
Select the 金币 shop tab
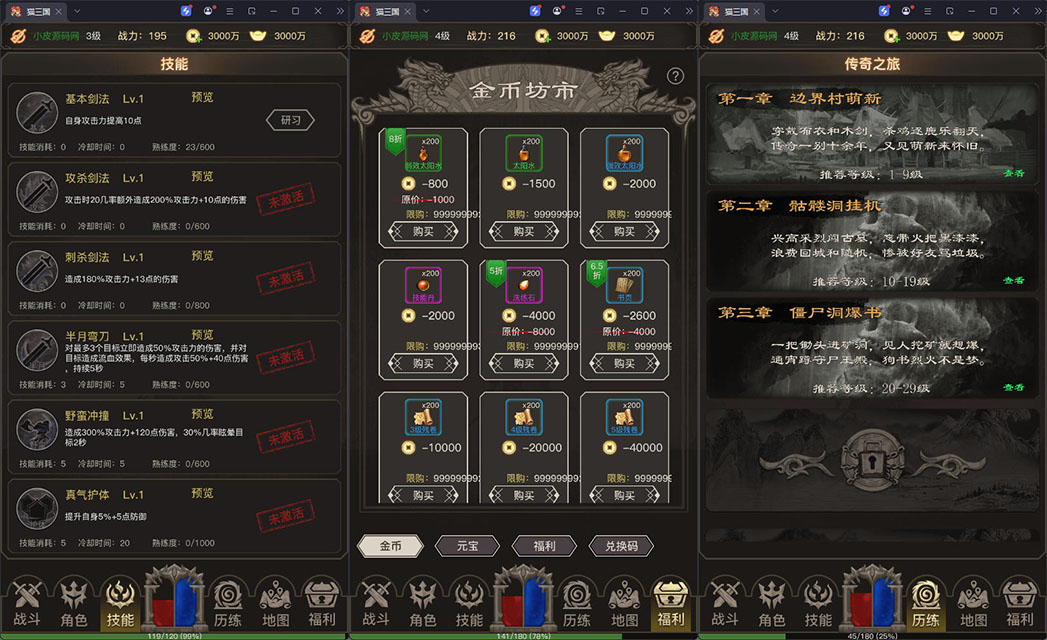390,546
